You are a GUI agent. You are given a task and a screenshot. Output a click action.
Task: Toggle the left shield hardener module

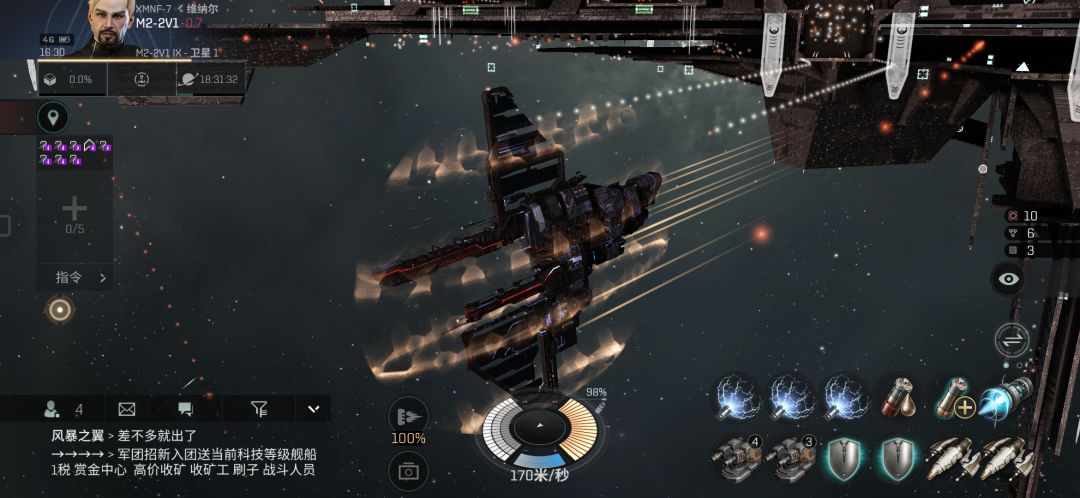tap(845, 458)
